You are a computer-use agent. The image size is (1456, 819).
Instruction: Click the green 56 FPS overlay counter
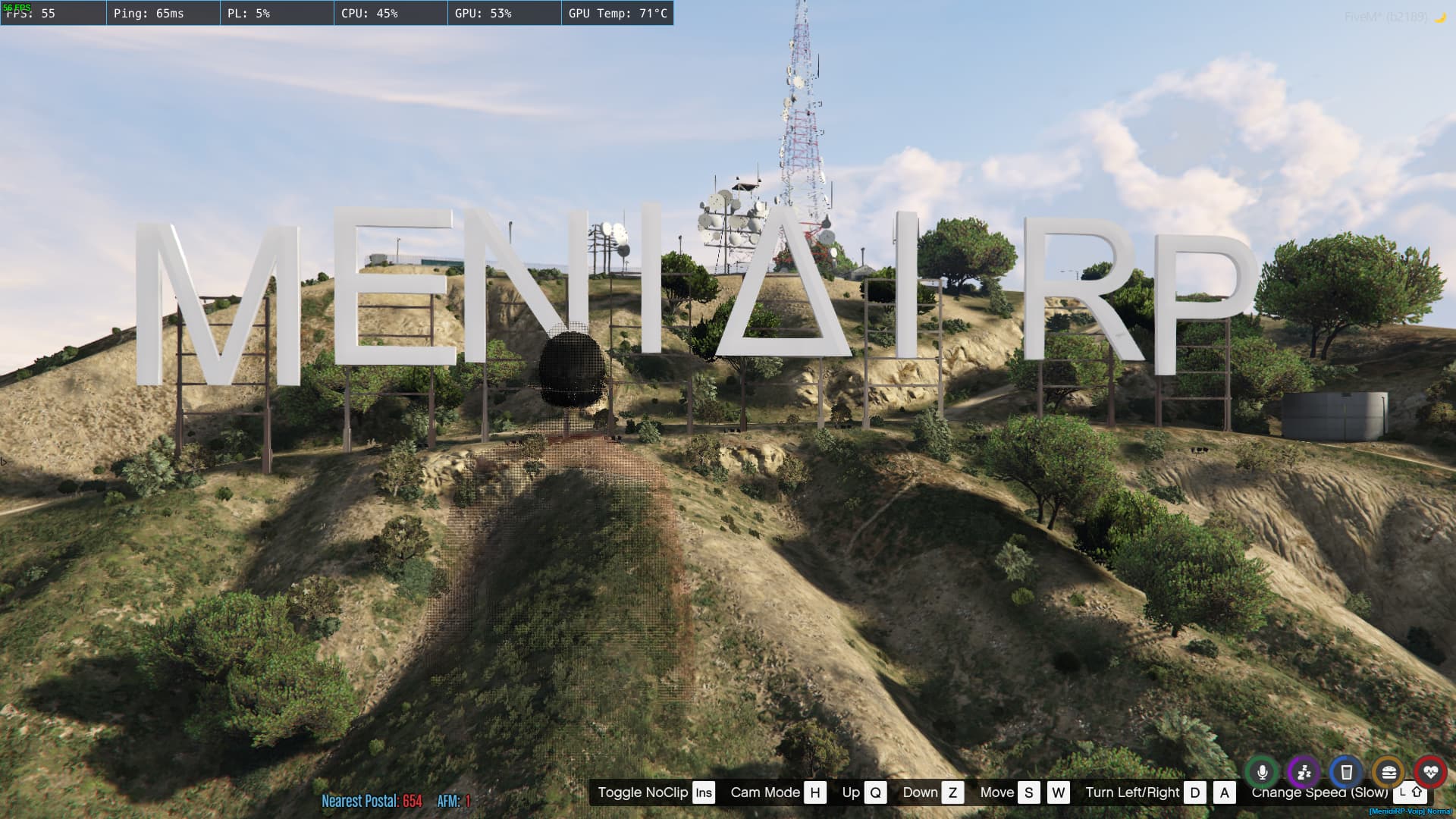[19, 6]
